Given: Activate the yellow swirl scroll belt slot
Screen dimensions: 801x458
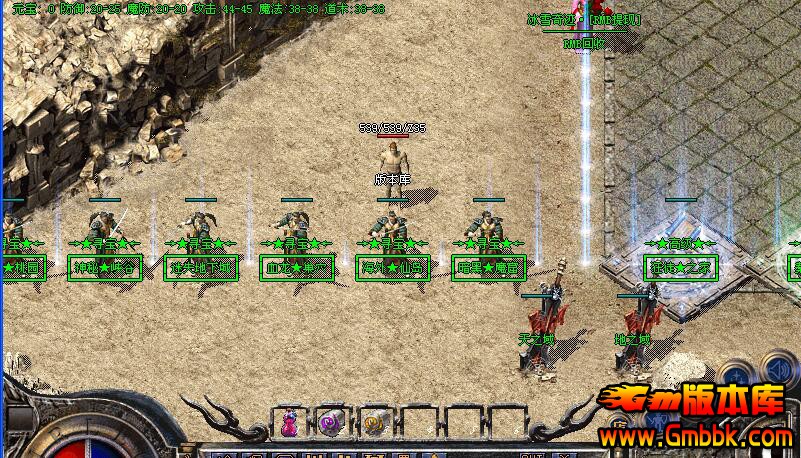Looking at the screenshot, I should pos(374,422).
